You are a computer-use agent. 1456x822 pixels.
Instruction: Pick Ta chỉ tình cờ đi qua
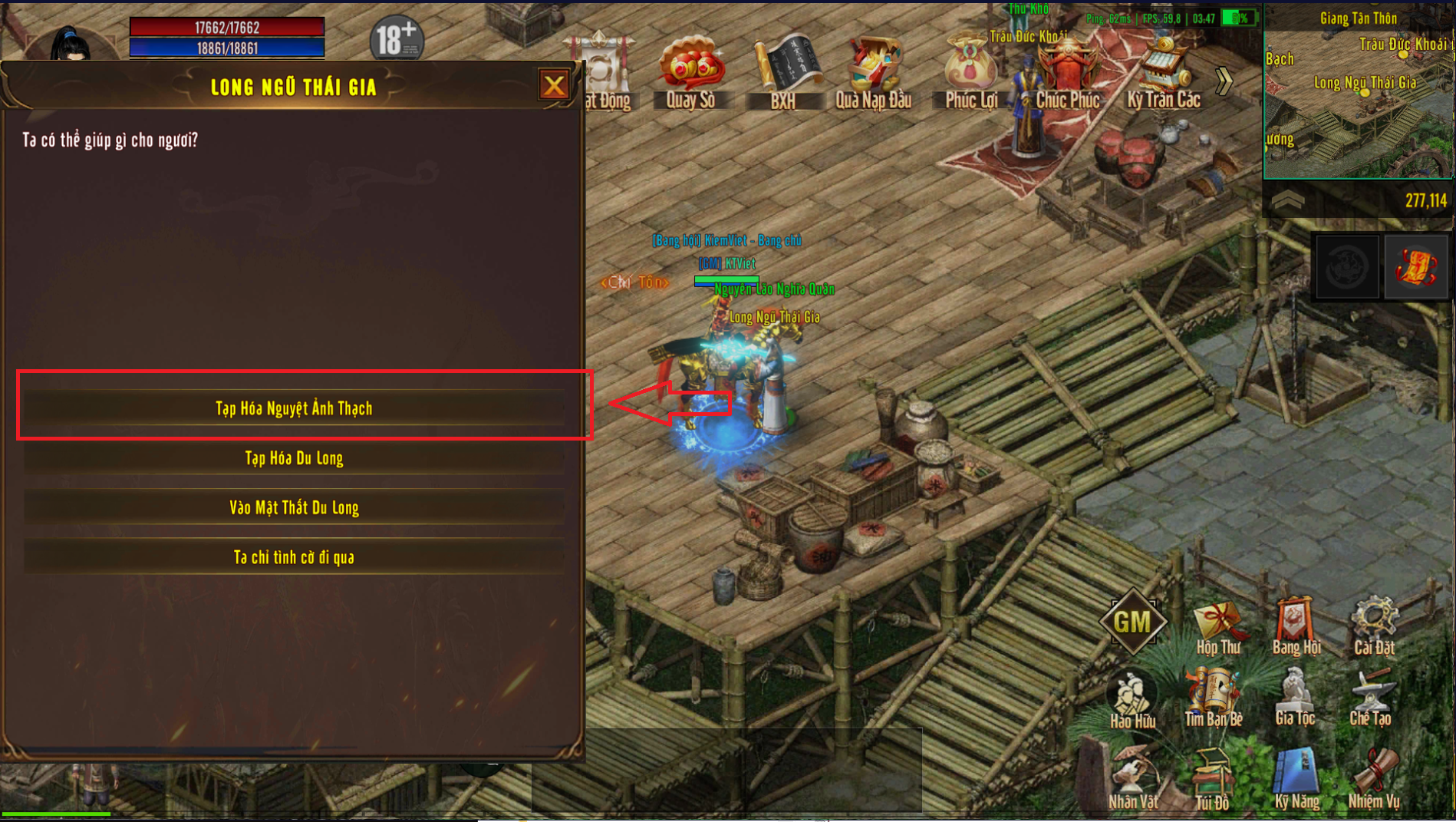pyautogui.click(x=294, y=557)
